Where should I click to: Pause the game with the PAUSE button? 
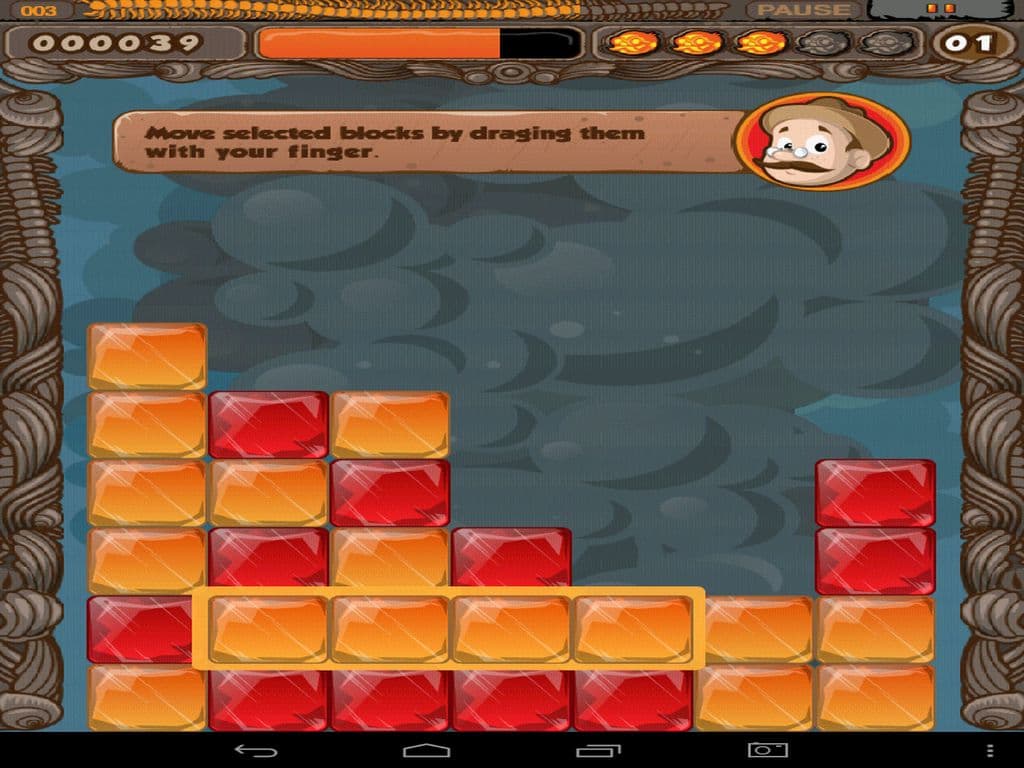tap(803, 10)
